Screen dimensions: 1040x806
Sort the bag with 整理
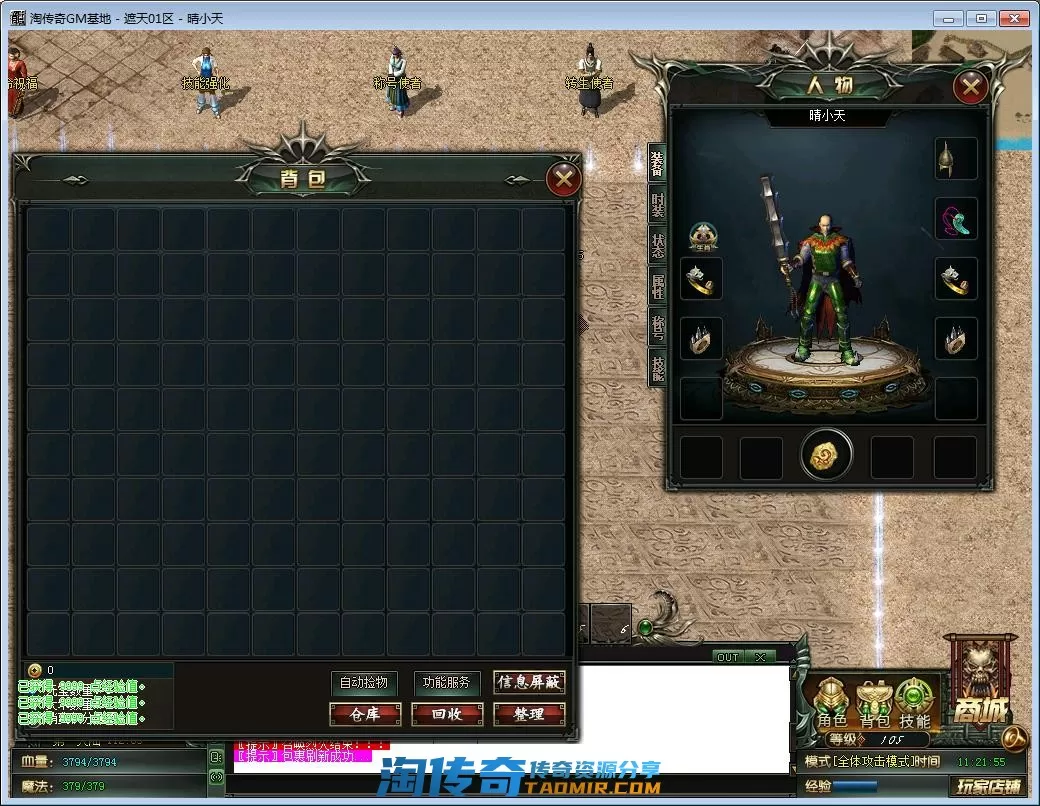tap(529, 714)
